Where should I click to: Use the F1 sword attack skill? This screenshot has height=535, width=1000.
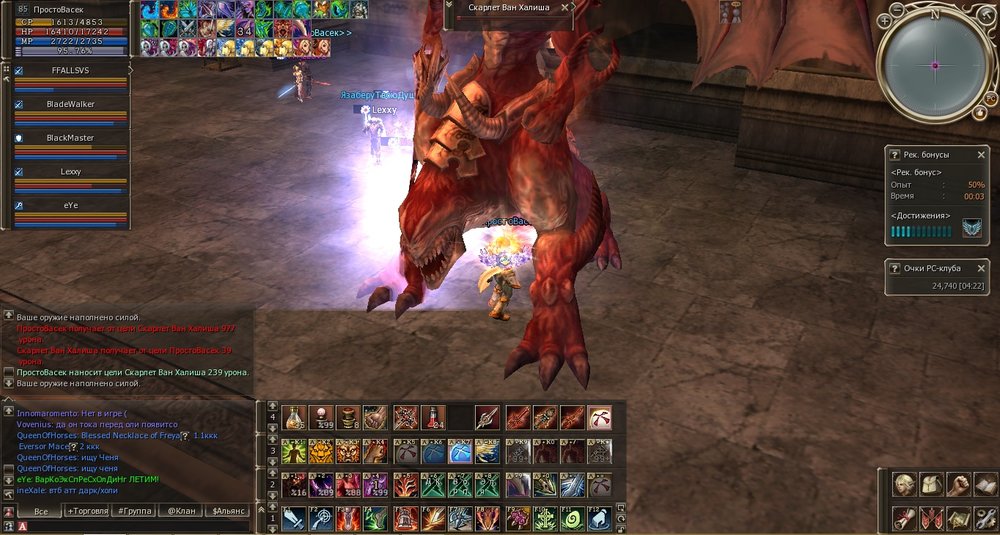tap(294, 519)
